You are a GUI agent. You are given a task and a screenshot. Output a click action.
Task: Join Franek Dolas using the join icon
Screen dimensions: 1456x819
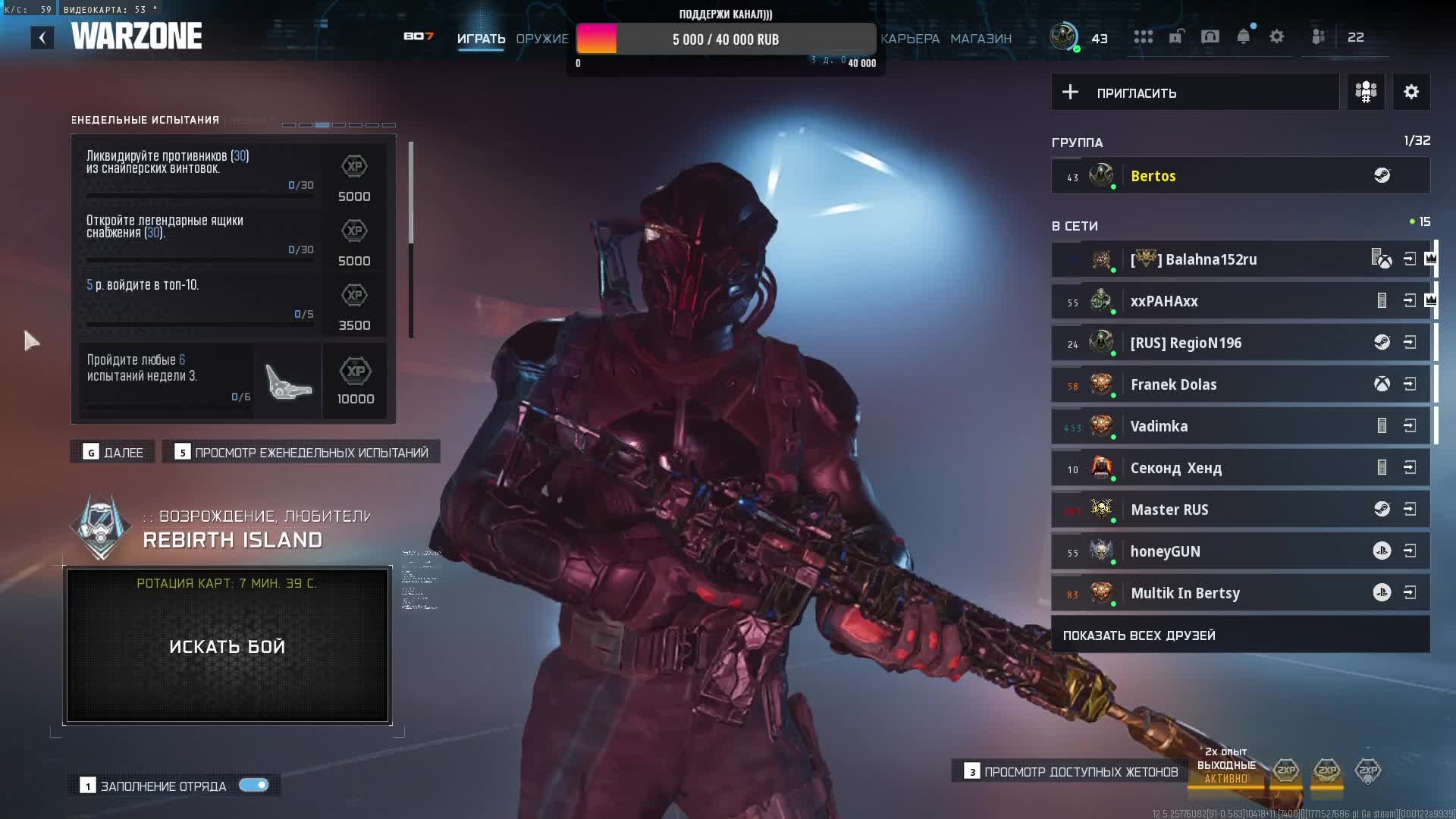(x=1410, y=384)
